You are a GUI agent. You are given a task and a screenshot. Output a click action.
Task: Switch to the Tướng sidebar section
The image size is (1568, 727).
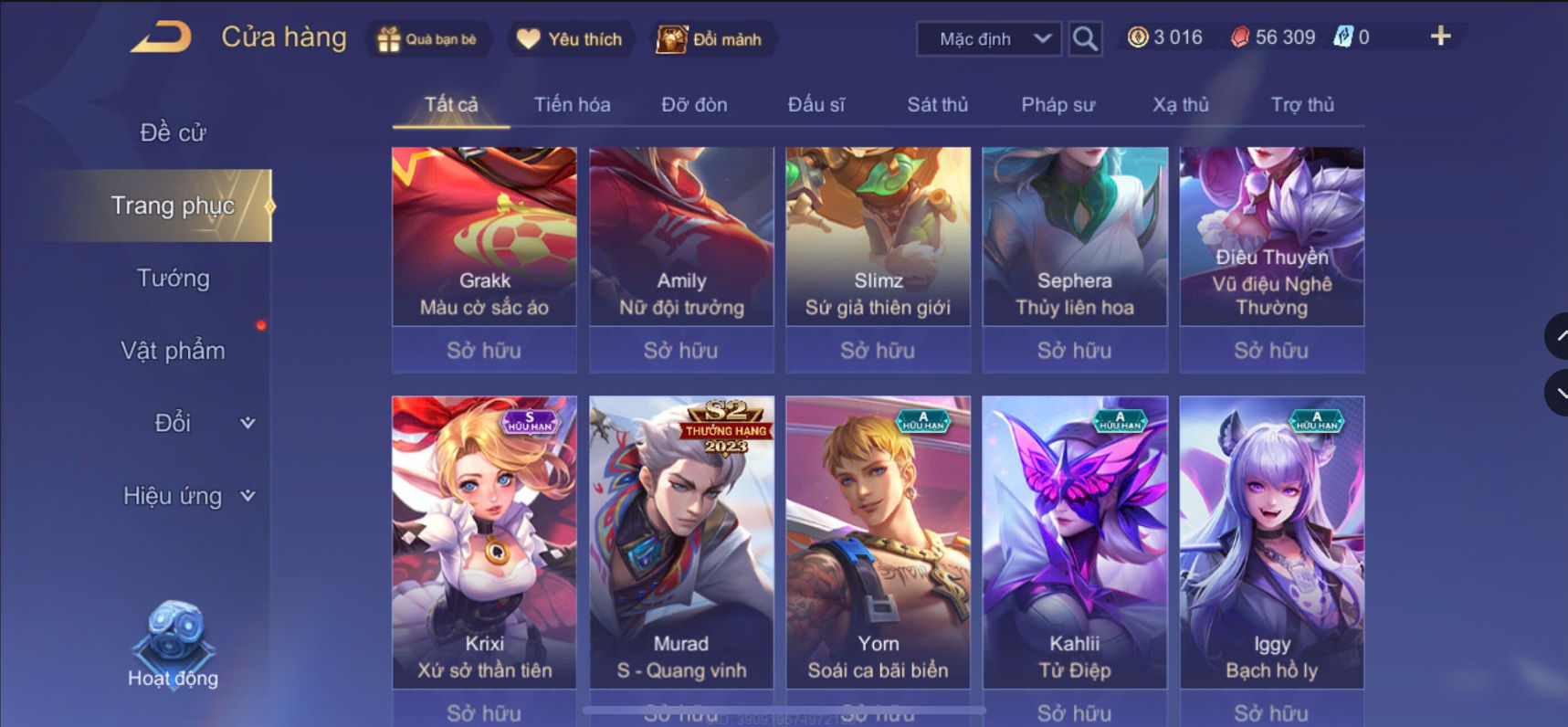175,279
